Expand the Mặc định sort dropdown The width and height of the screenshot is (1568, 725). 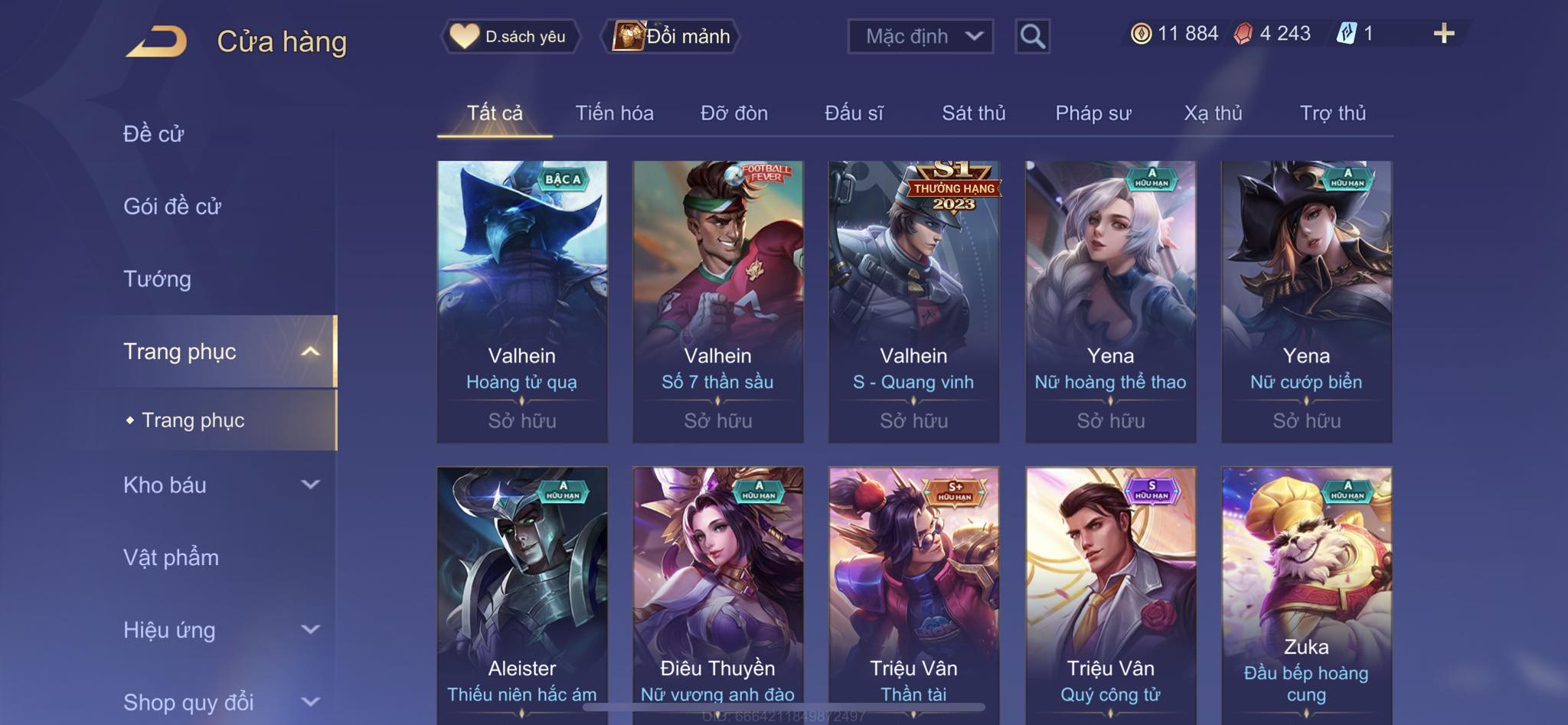pyautogui.click(x=920, y=36)
